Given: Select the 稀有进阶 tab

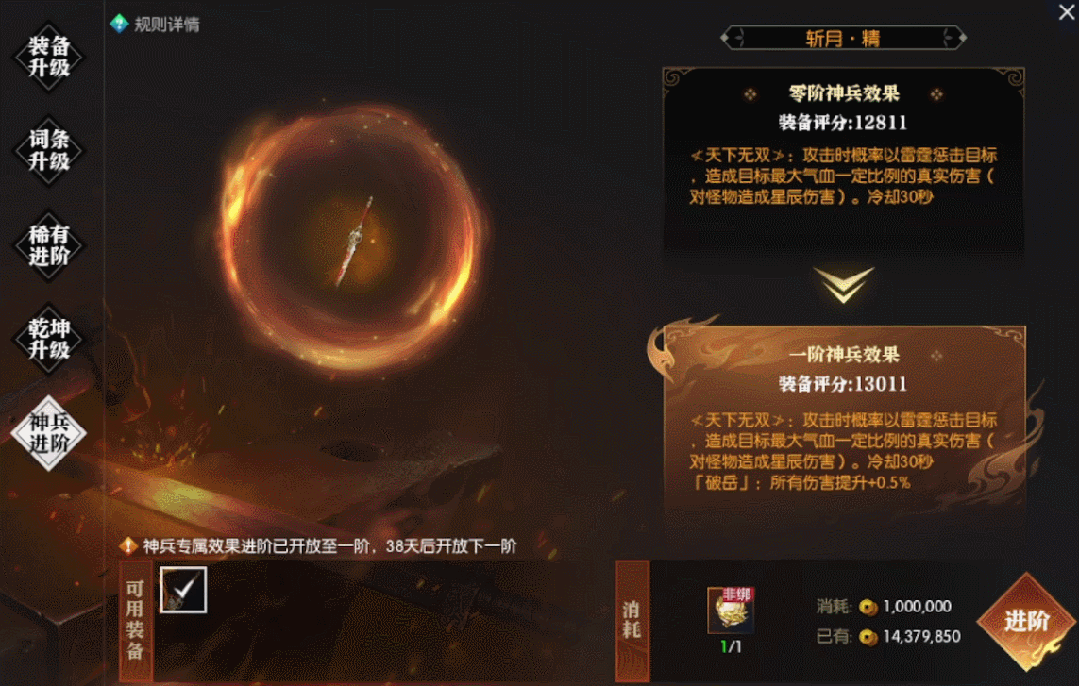Looking at the screenshot, I should click(x=48, y=245).
